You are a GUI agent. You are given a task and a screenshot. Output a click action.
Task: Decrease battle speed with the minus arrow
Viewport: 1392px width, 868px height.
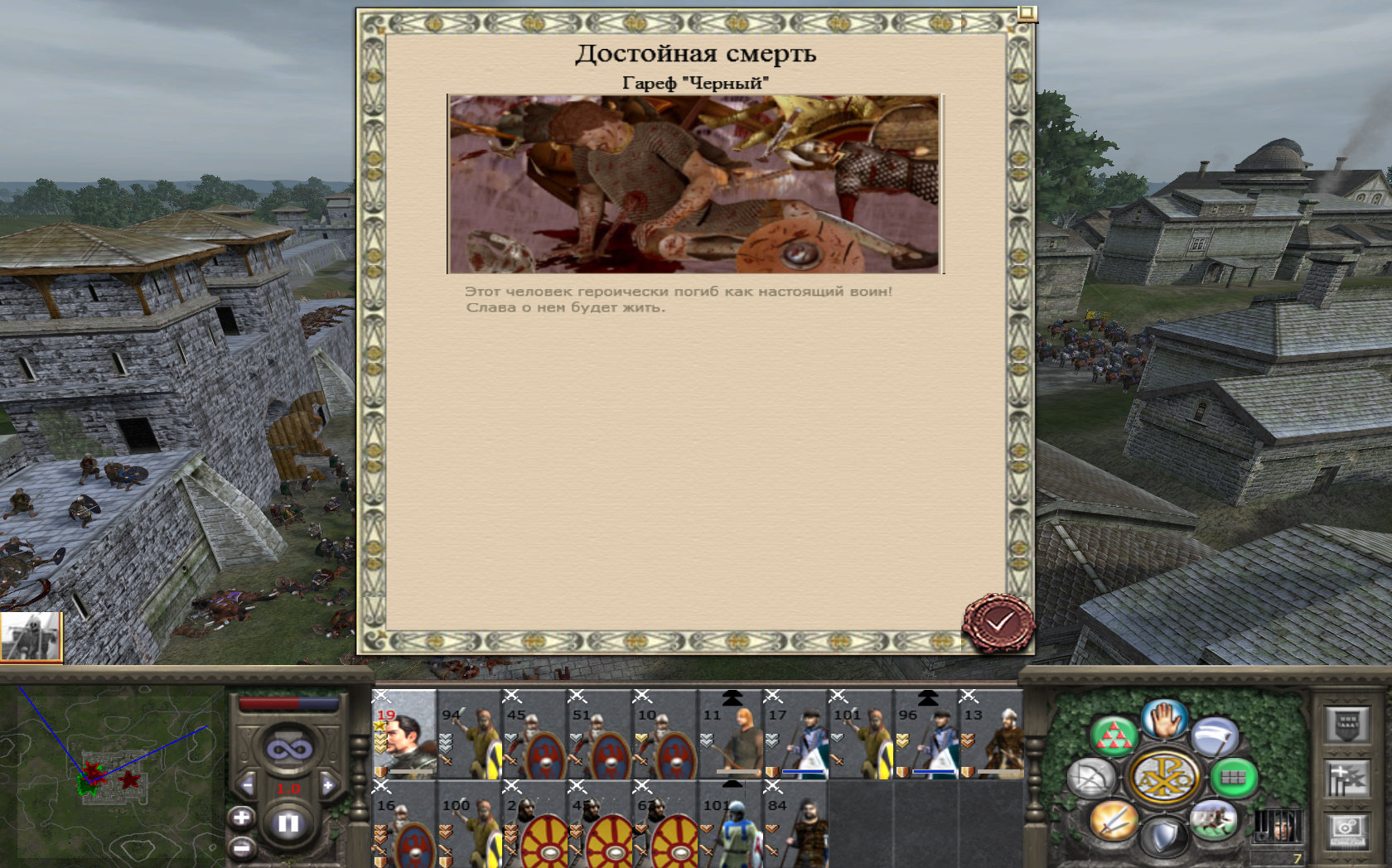[247, 785]
